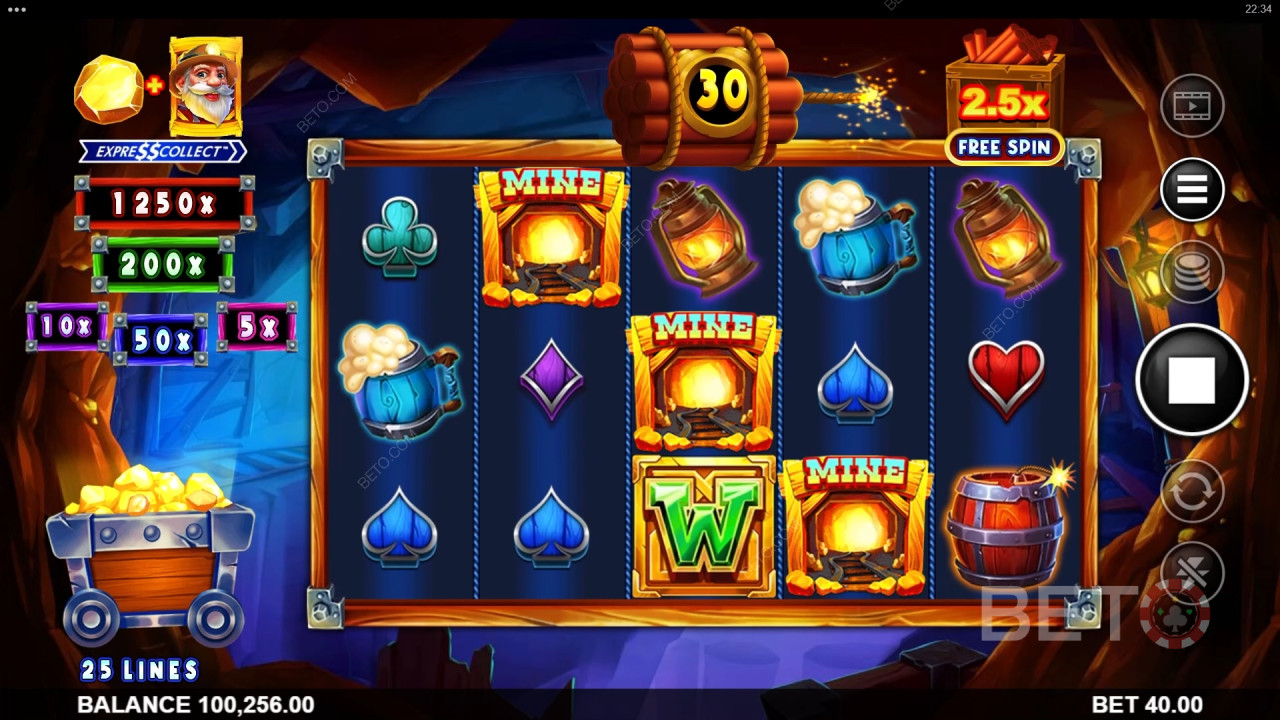Open the three-dot window menu

pos(16,8)
